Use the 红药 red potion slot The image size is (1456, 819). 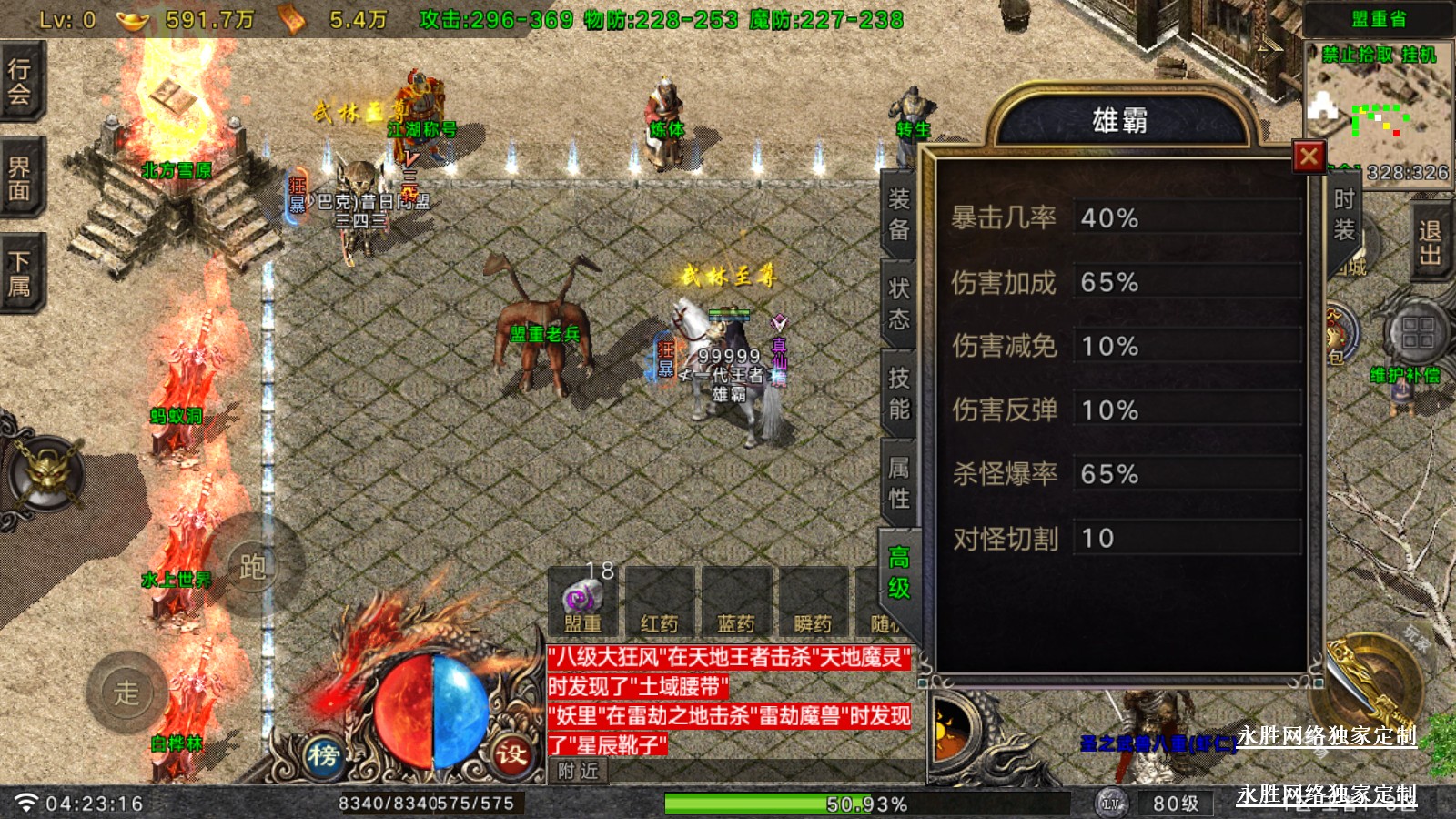tap(660, 602)
